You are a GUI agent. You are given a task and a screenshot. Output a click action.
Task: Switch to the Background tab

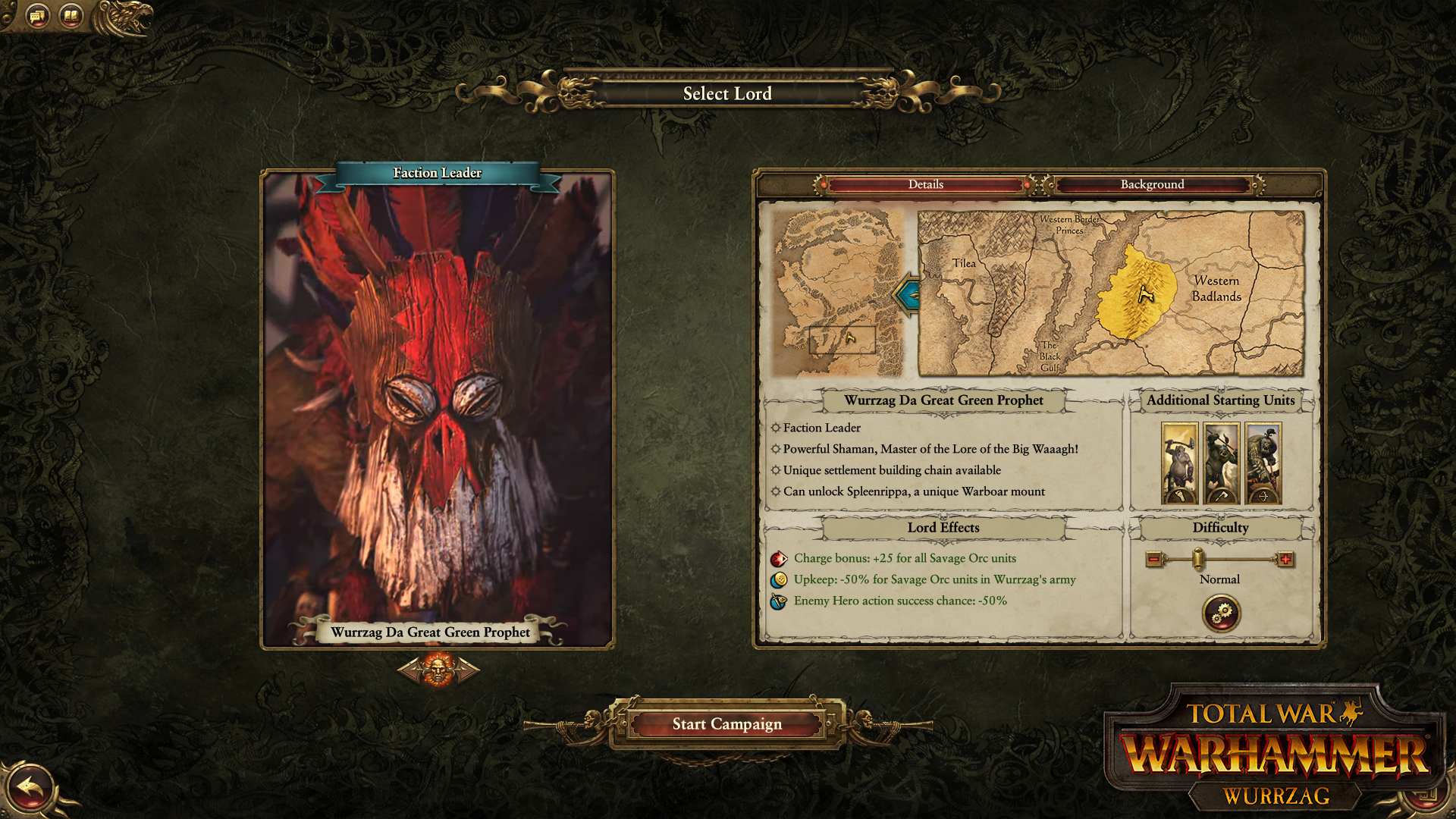(x=1151, y=184)
